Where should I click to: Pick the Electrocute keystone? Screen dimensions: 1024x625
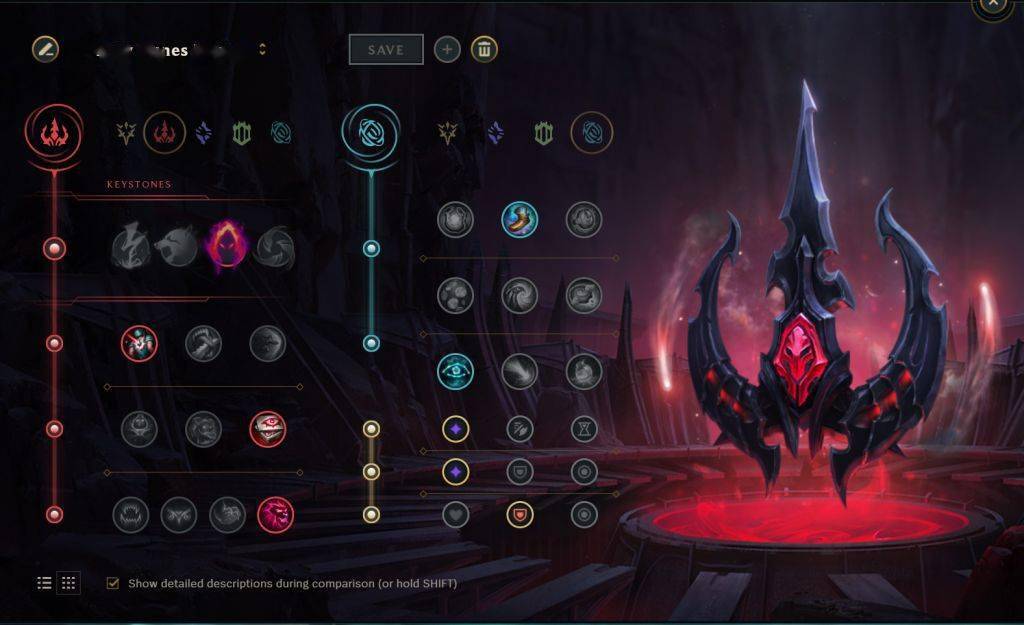tap(130, 245)
